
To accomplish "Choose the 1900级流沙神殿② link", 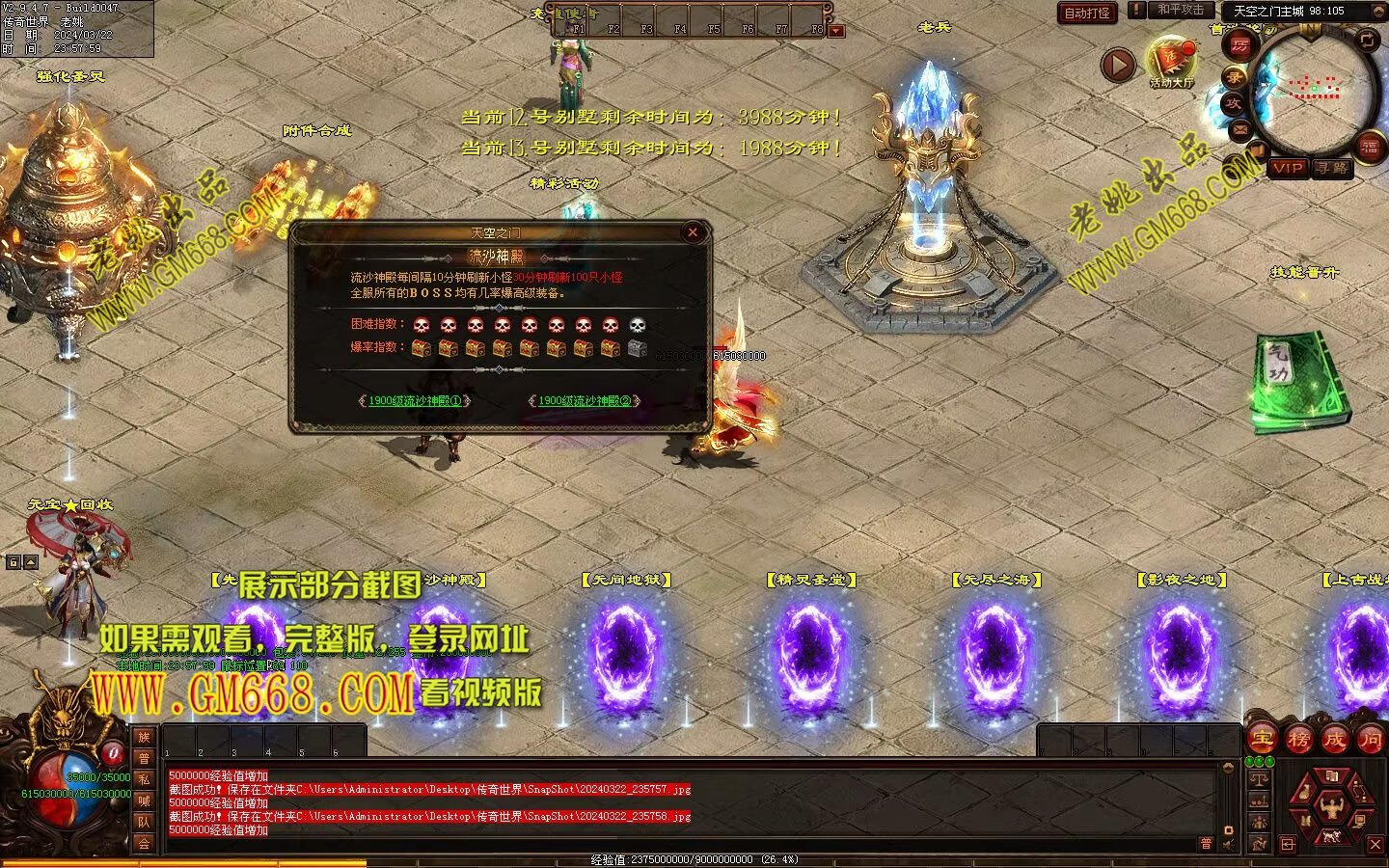I will coord(585,401).
